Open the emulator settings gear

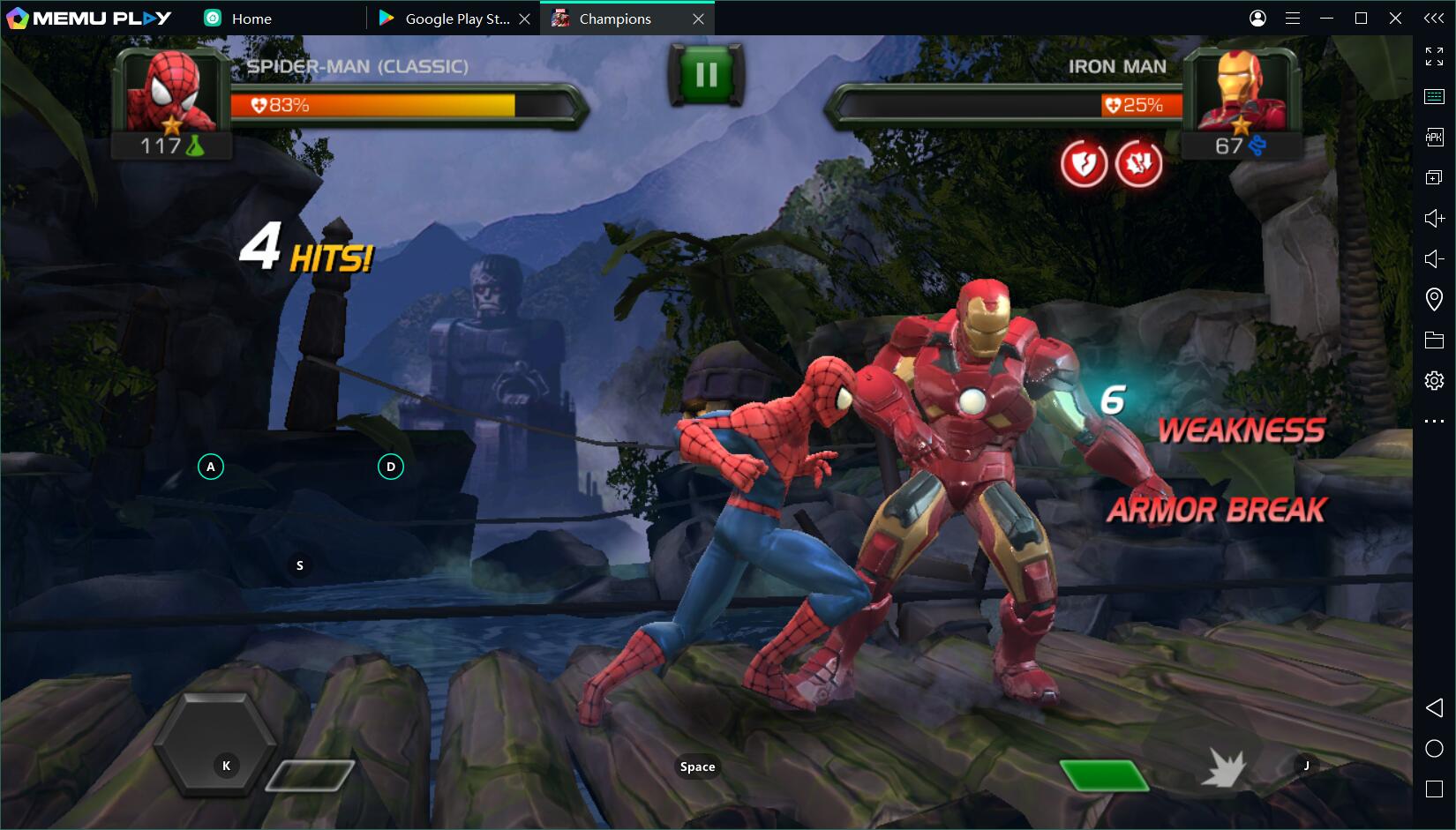click(1434, 380)
